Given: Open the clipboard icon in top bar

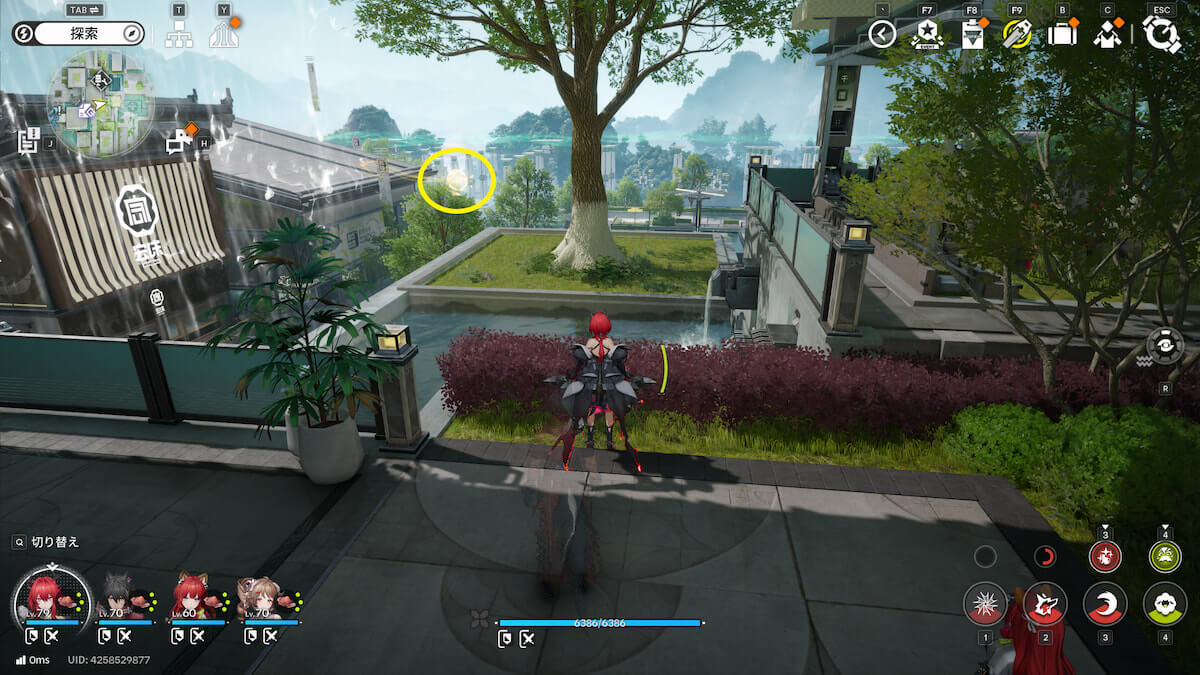Looking at the screenshot, I should (971, 35).
